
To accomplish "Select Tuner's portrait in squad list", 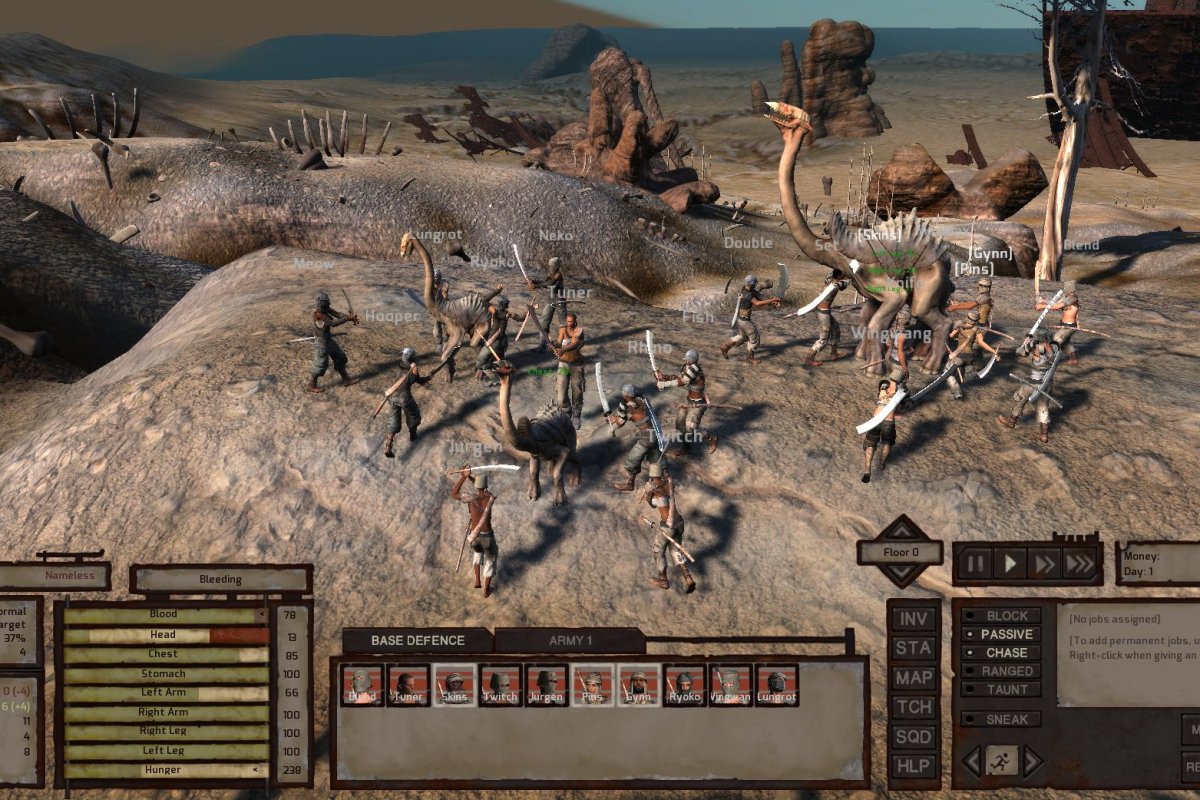I will tap(408, 685).
